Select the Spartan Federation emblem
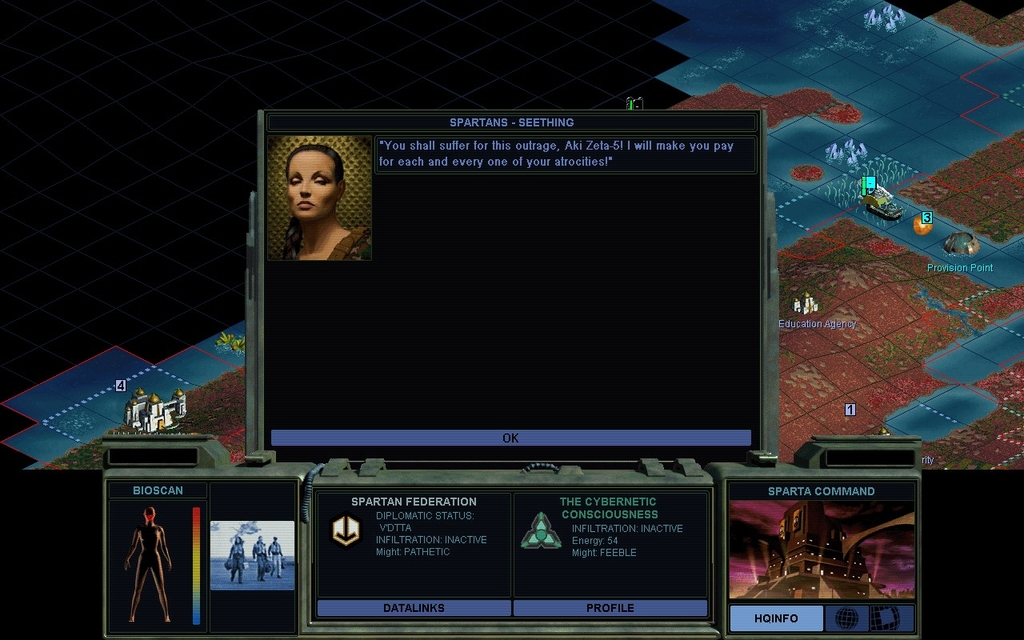The image size is (1024, 640). (346, 531)
